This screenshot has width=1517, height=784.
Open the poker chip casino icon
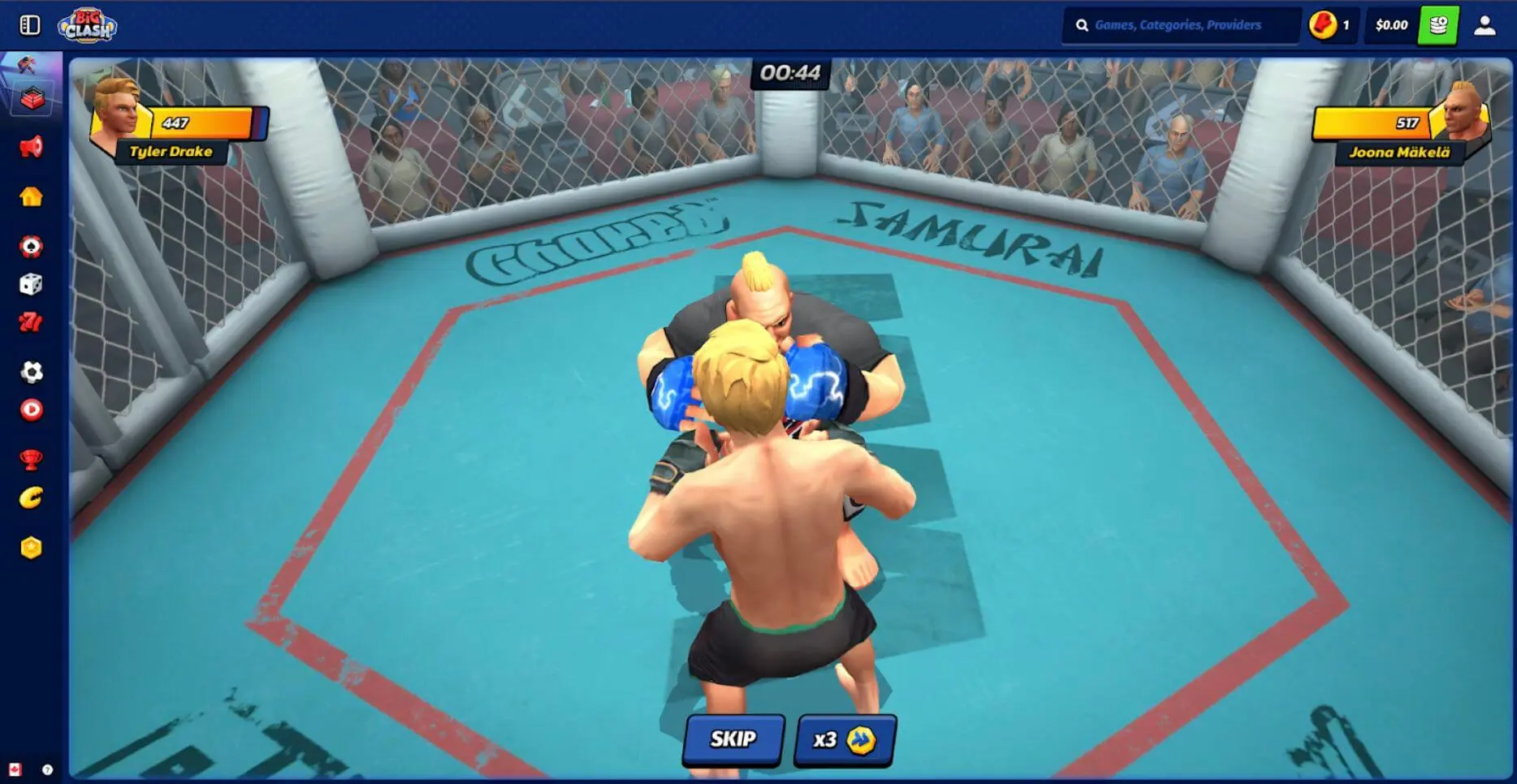pos(31,246)
